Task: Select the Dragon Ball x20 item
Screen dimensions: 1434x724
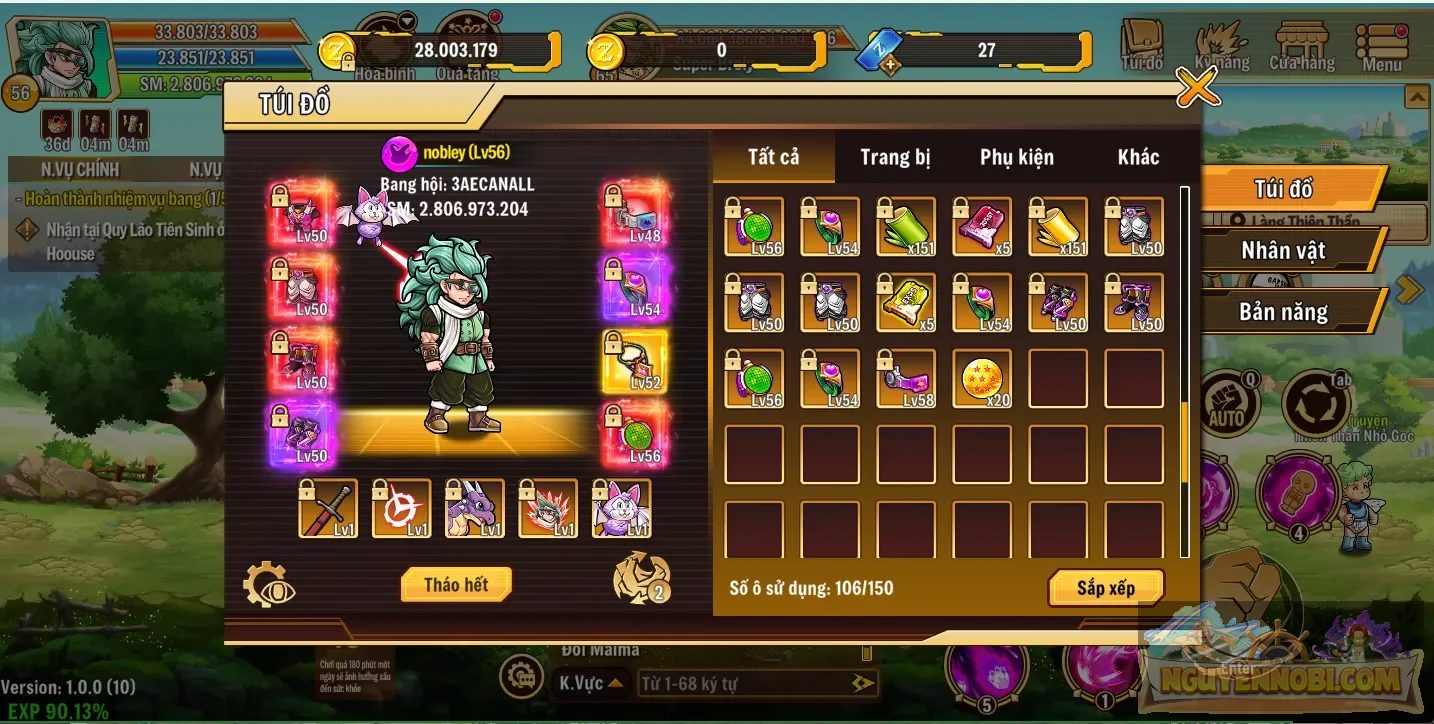Action: click(x=981, y=378)
